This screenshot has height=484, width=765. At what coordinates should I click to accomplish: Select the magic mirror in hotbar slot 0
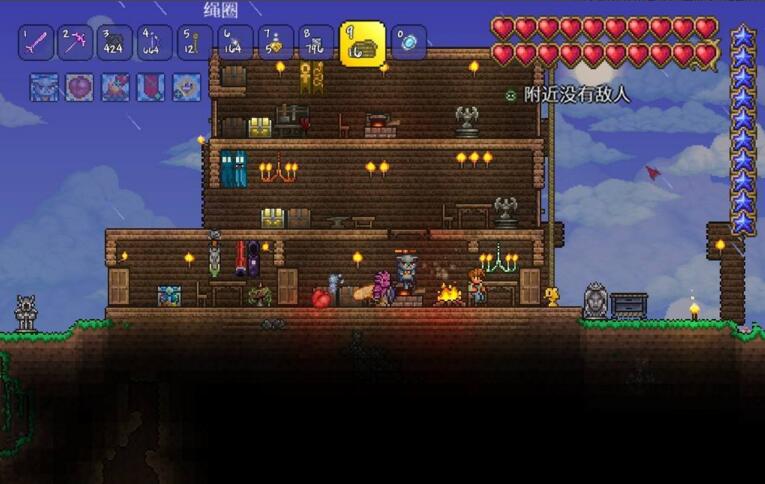pyautogui.click(x=408, y=43)
